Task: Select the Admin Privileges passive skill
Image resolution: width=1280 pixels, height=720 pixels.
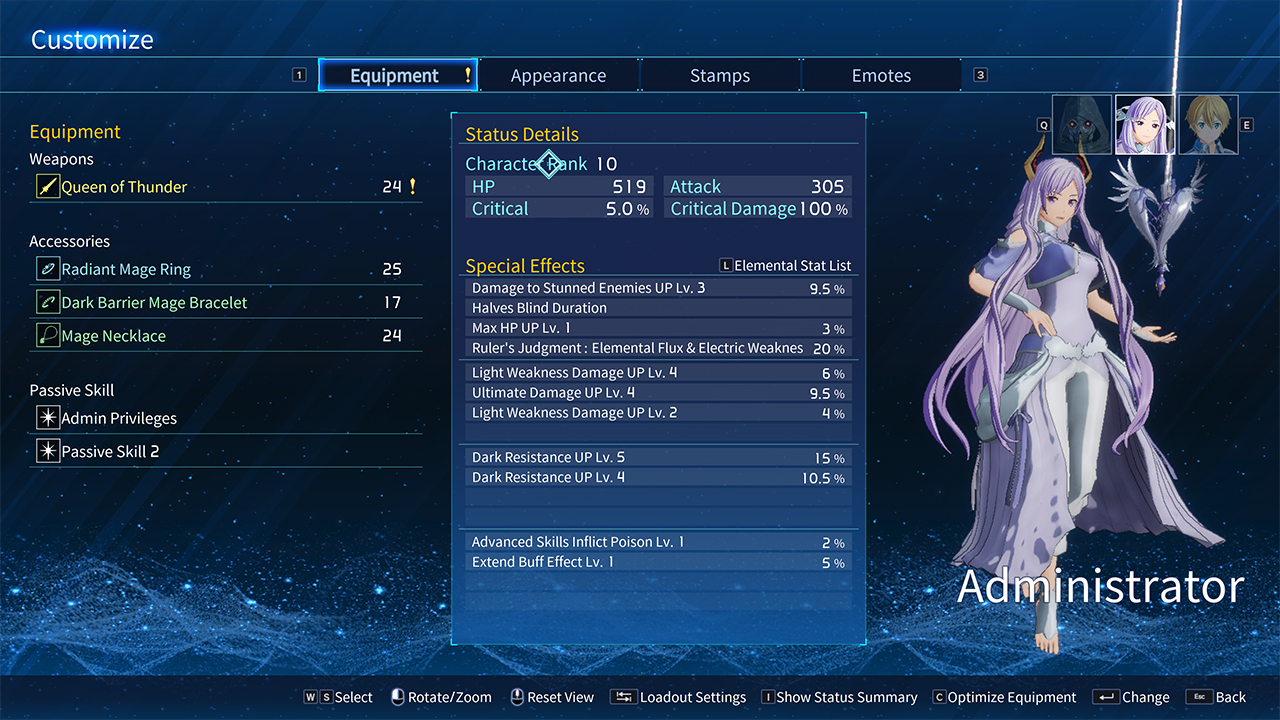Action: [119, 419]
